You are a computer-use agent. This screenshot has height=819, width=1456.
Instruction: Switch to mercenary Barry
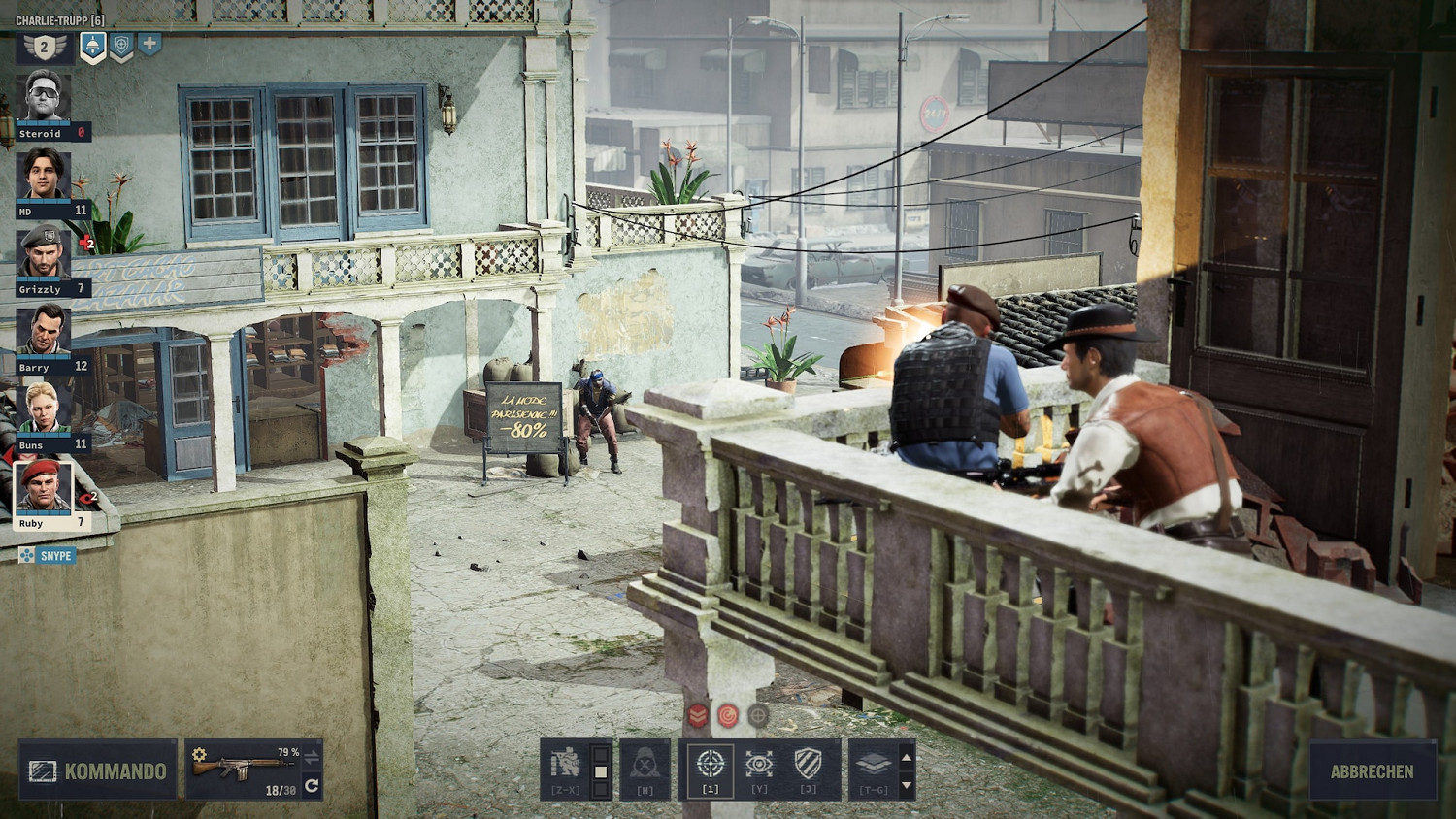pos(44,330)
